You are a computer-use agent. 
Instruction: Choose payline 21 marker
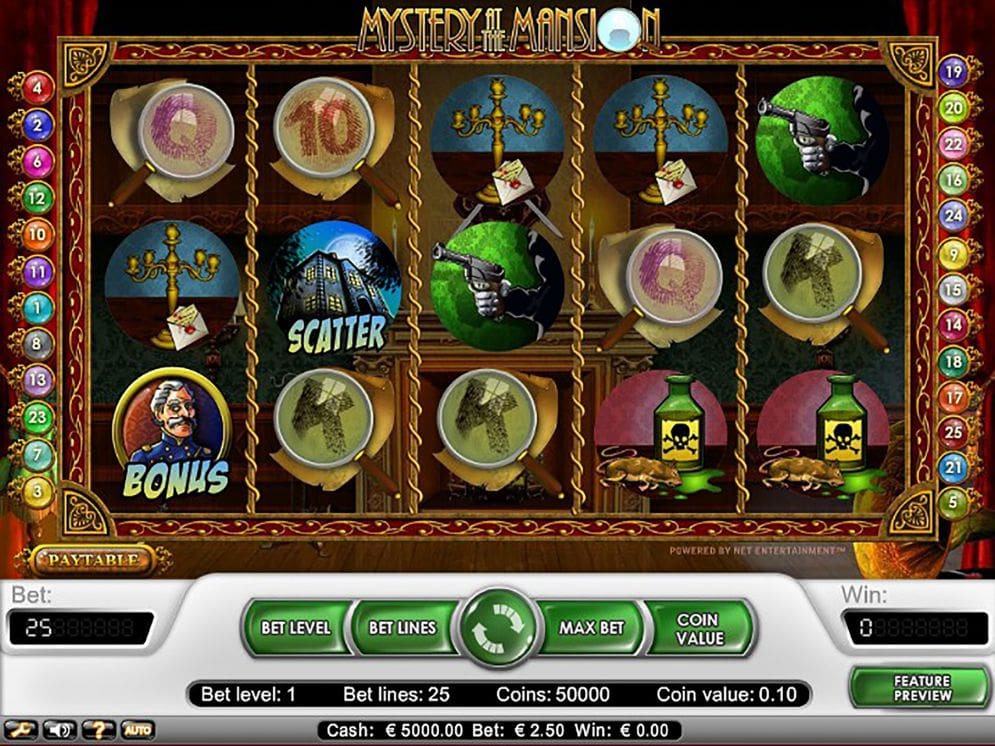[x=954, y=467]
